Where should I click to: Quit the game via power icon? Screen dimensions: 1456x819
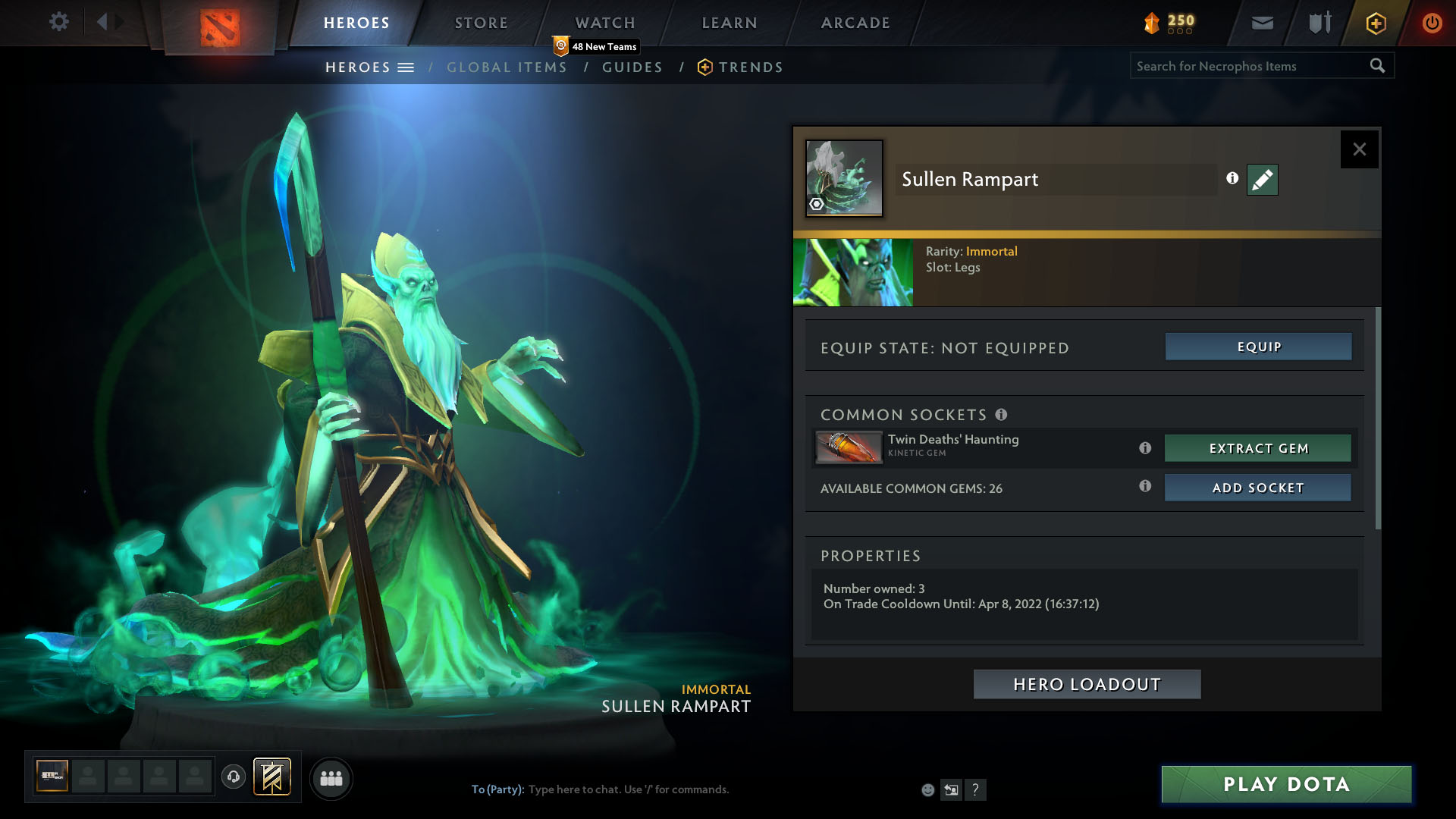point(1432,23)
